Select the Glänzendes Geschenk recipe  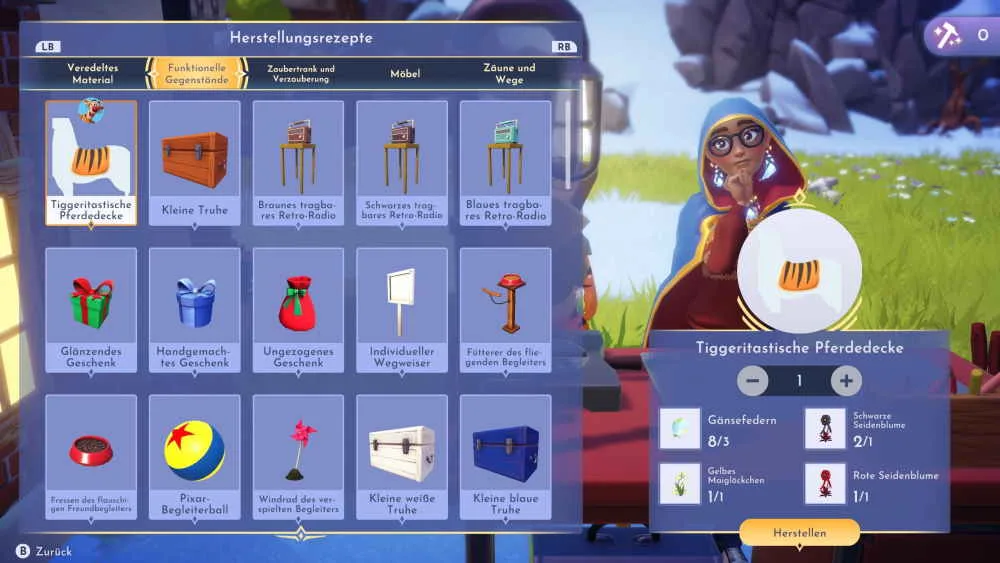(x=91, y=309)
